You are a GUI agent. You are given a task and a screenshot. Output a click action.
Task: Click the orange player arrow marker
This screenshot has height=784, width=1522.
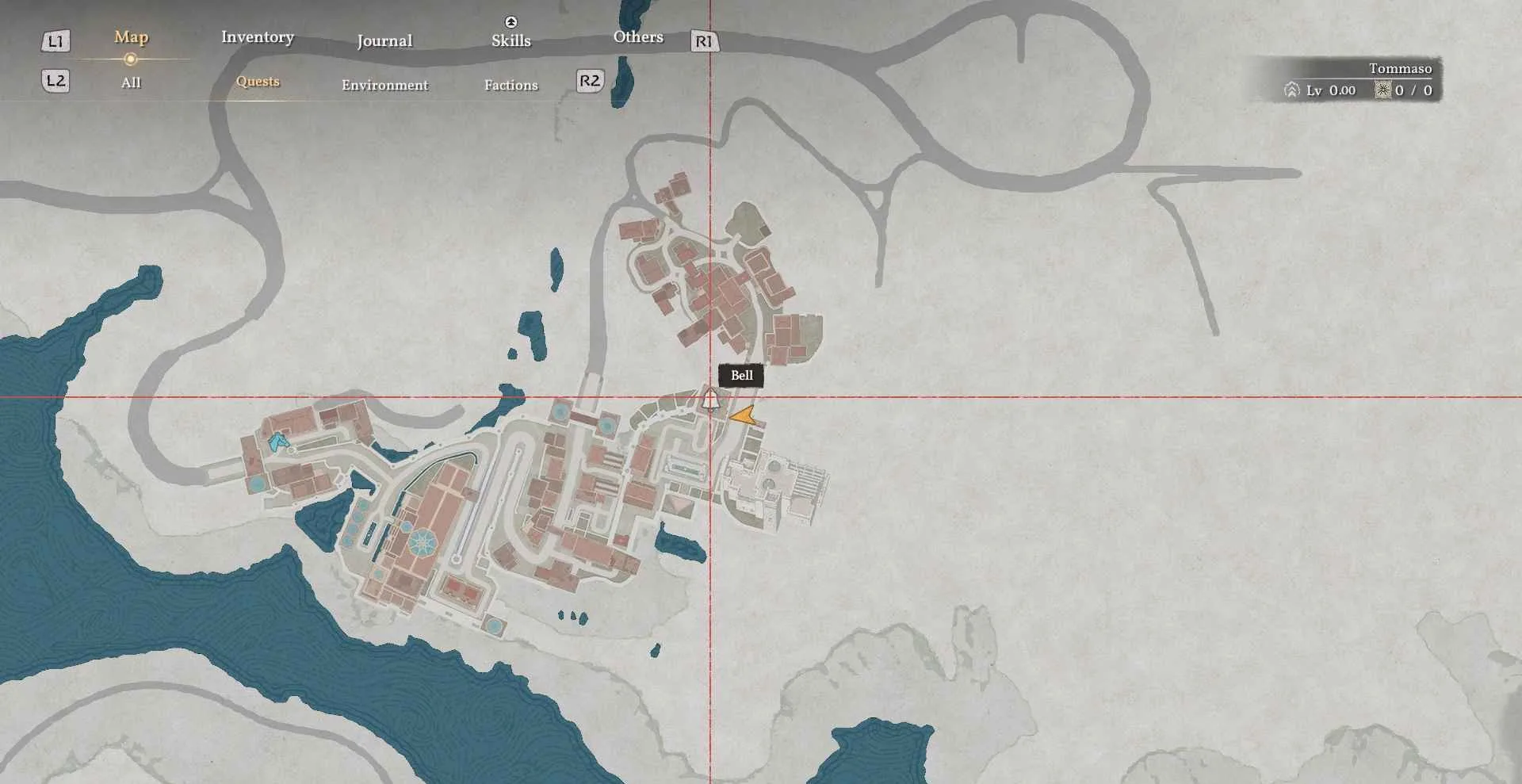744,416
